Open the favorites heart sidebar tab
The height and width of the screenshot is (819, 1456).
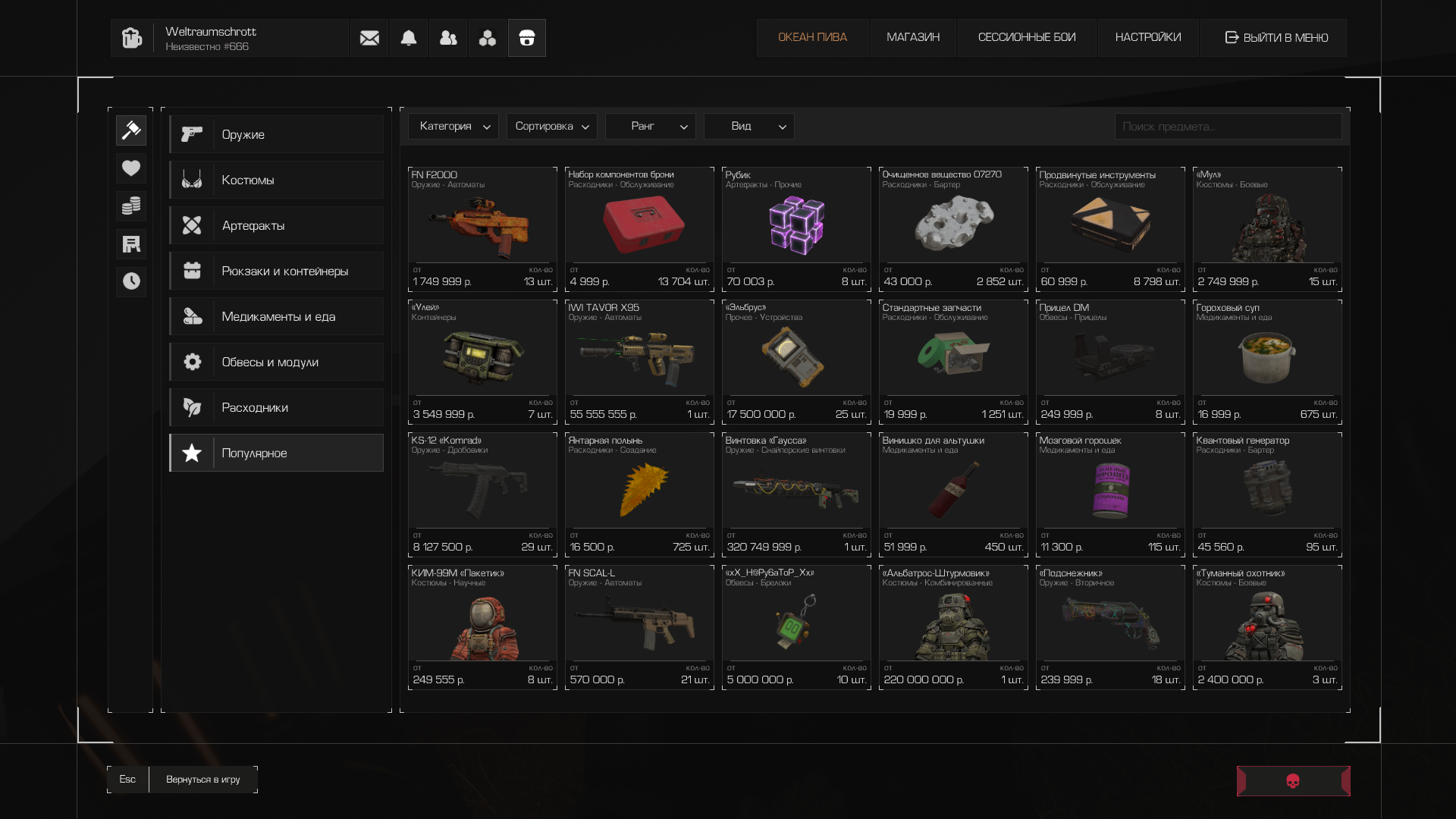point(131,168)
